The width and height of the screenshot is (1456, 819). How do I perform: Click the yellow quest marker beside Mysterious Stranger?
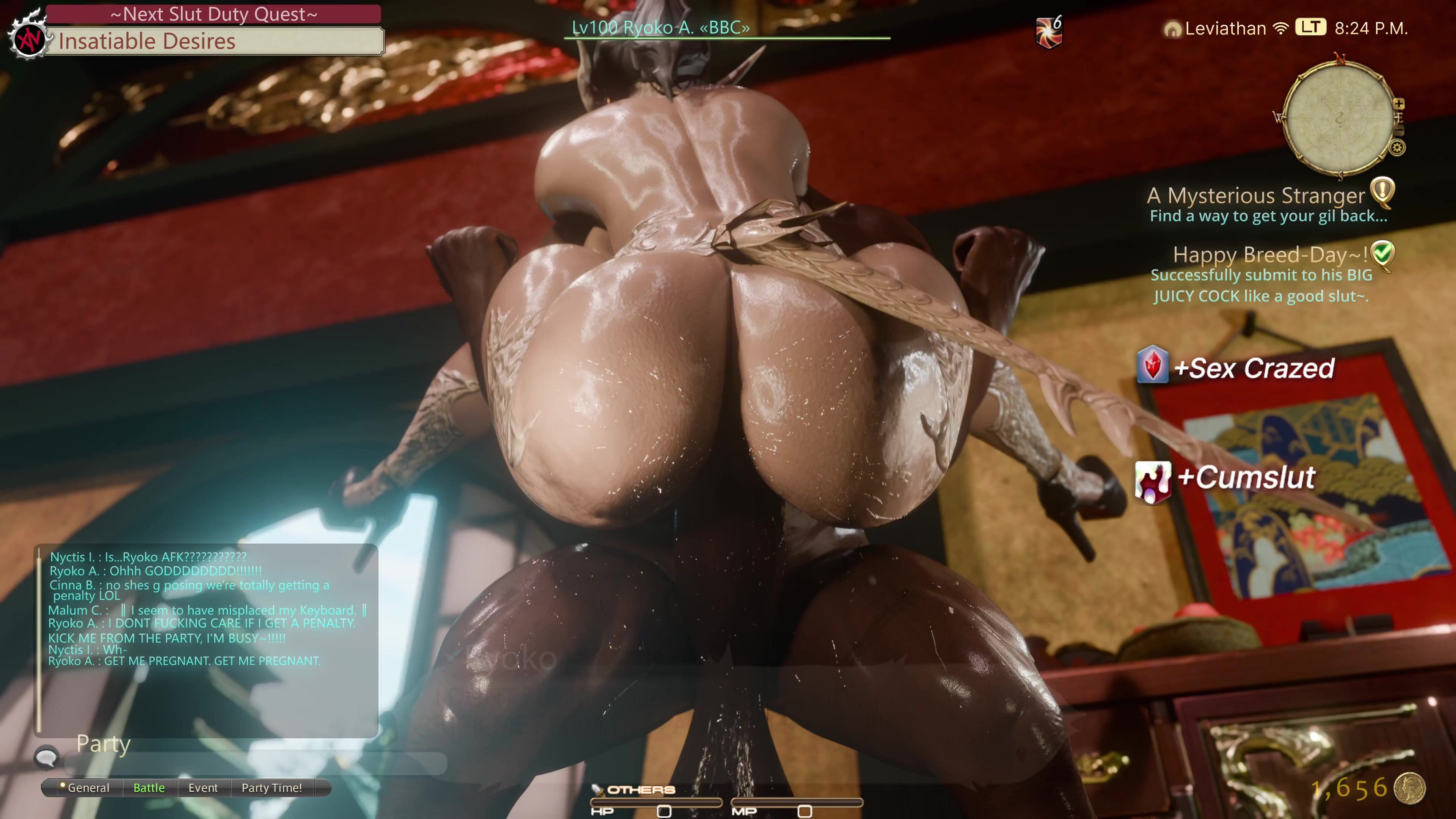pyautogui.click(x=1382, y=192)
